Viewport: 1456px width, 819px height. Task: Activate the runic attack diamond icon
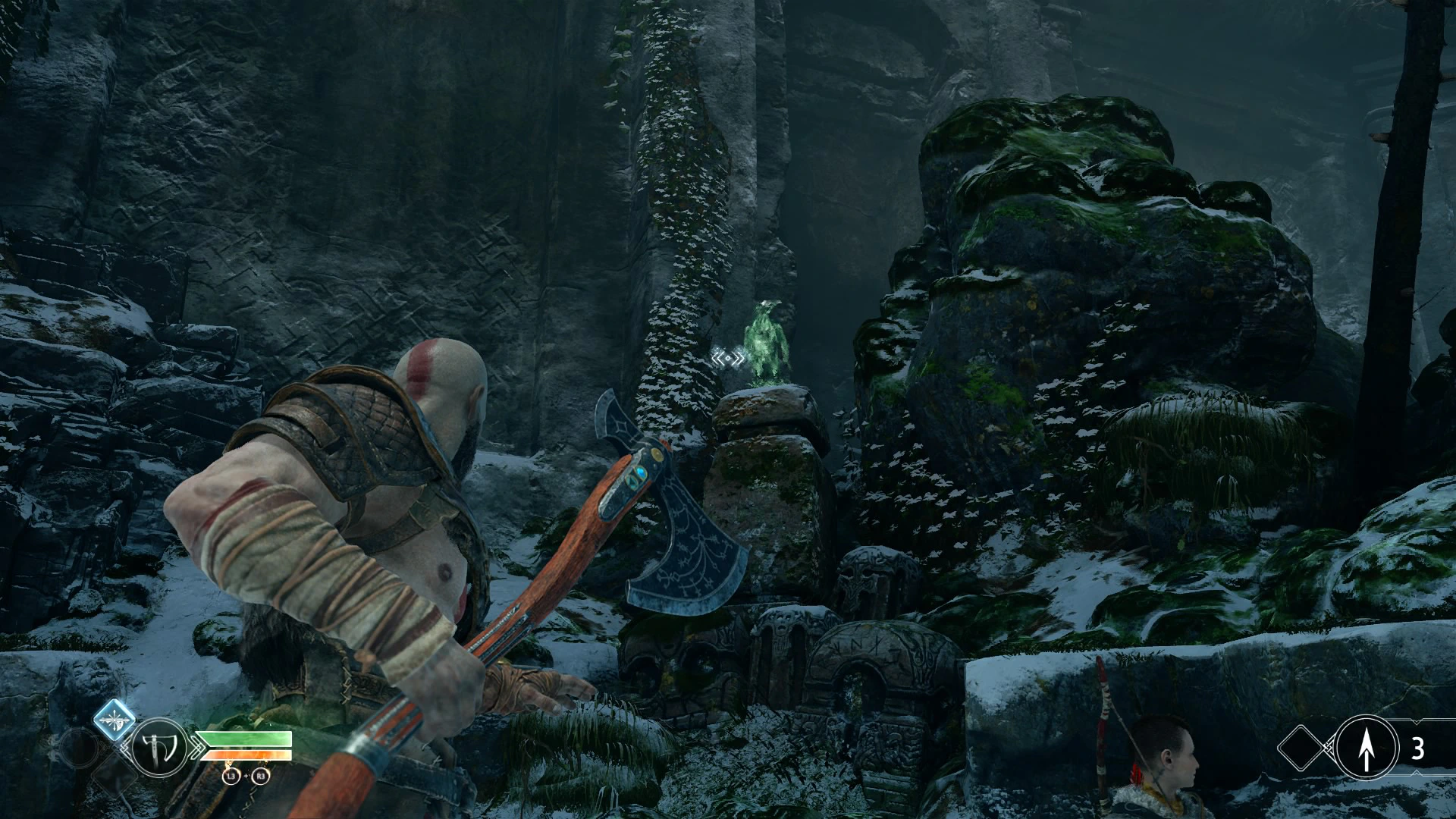pos(115,719)
